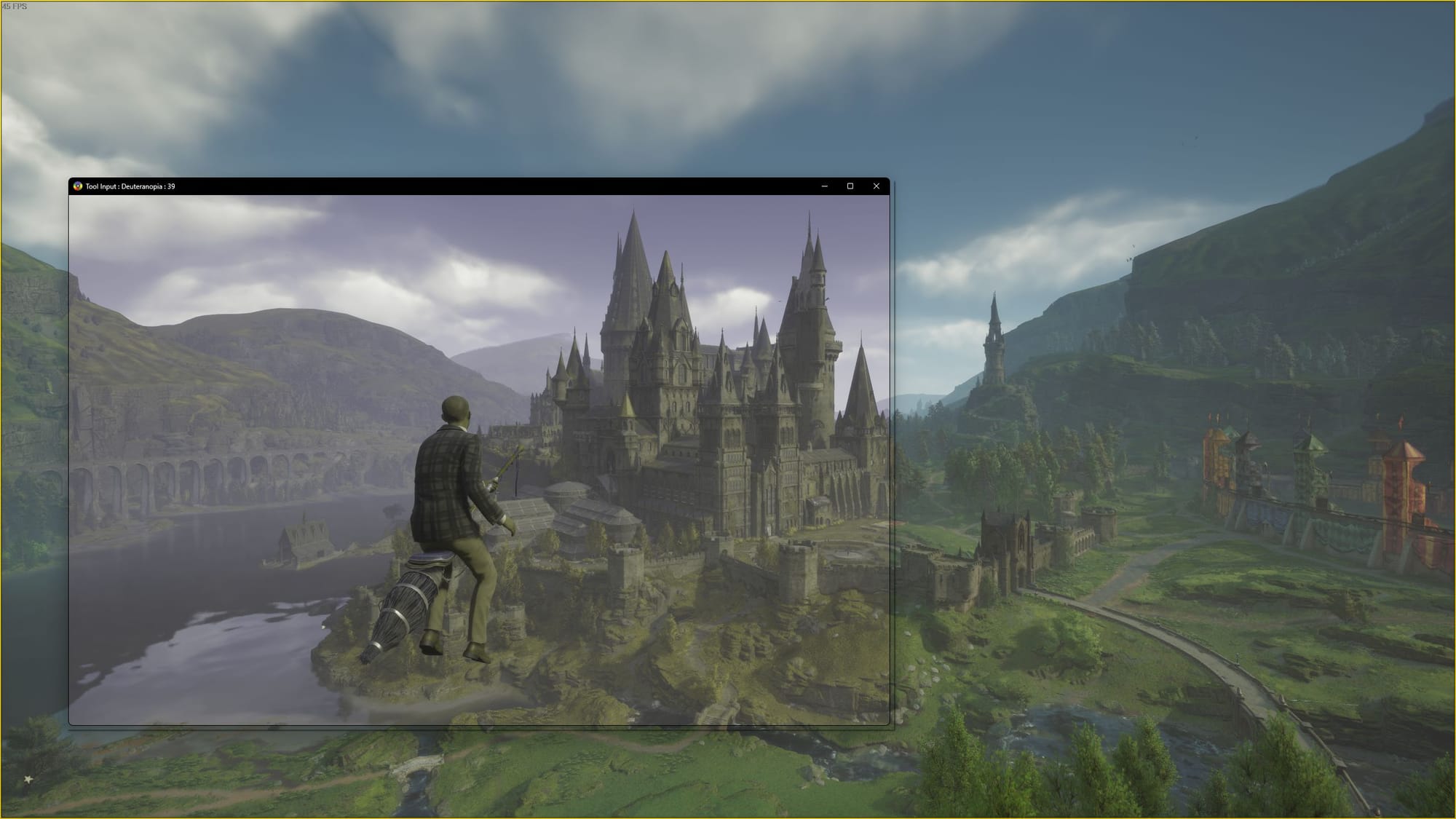The height and width of the screenshot is (819, 1456).
Task: Click the Tool Input window's application icon
Action: 78,186
